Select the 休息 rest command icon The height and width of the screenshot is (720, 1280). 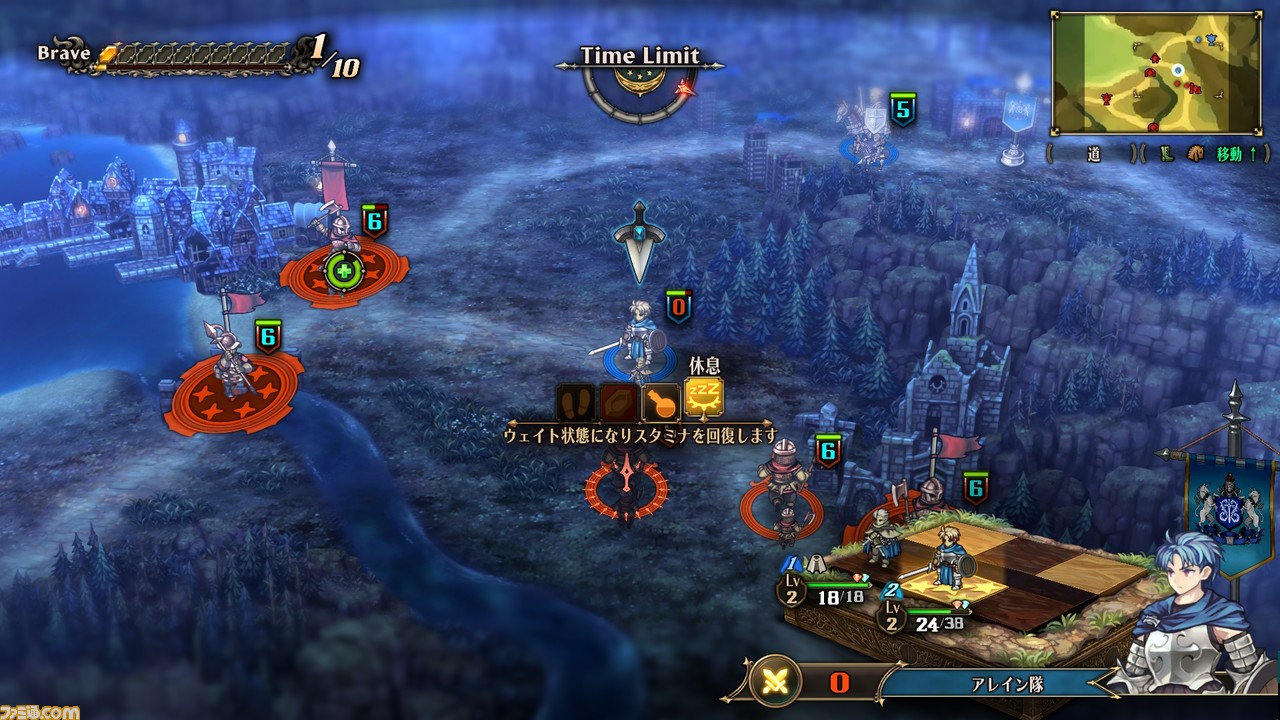[x=703, y=398]
